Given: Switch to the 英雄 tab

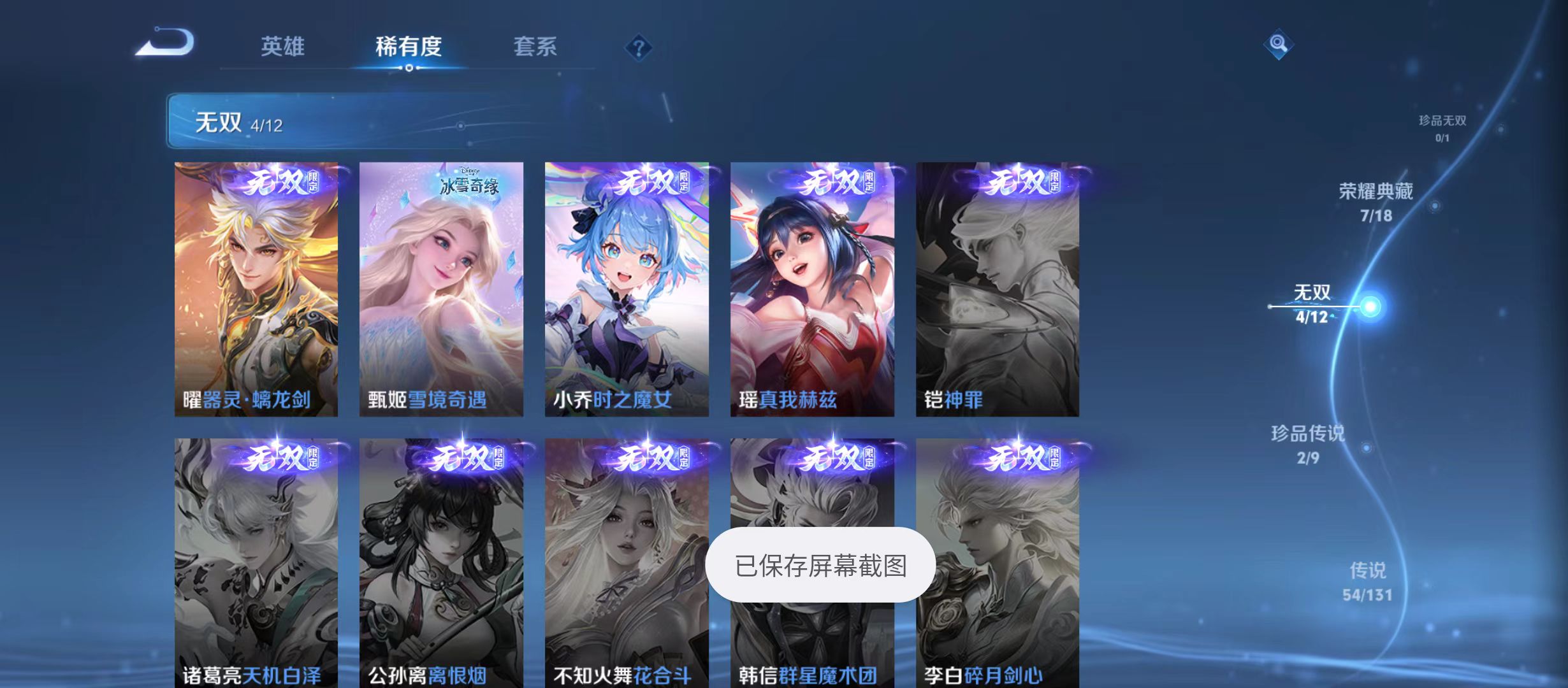Looking at the screenshot, I should tap(284, 47).
